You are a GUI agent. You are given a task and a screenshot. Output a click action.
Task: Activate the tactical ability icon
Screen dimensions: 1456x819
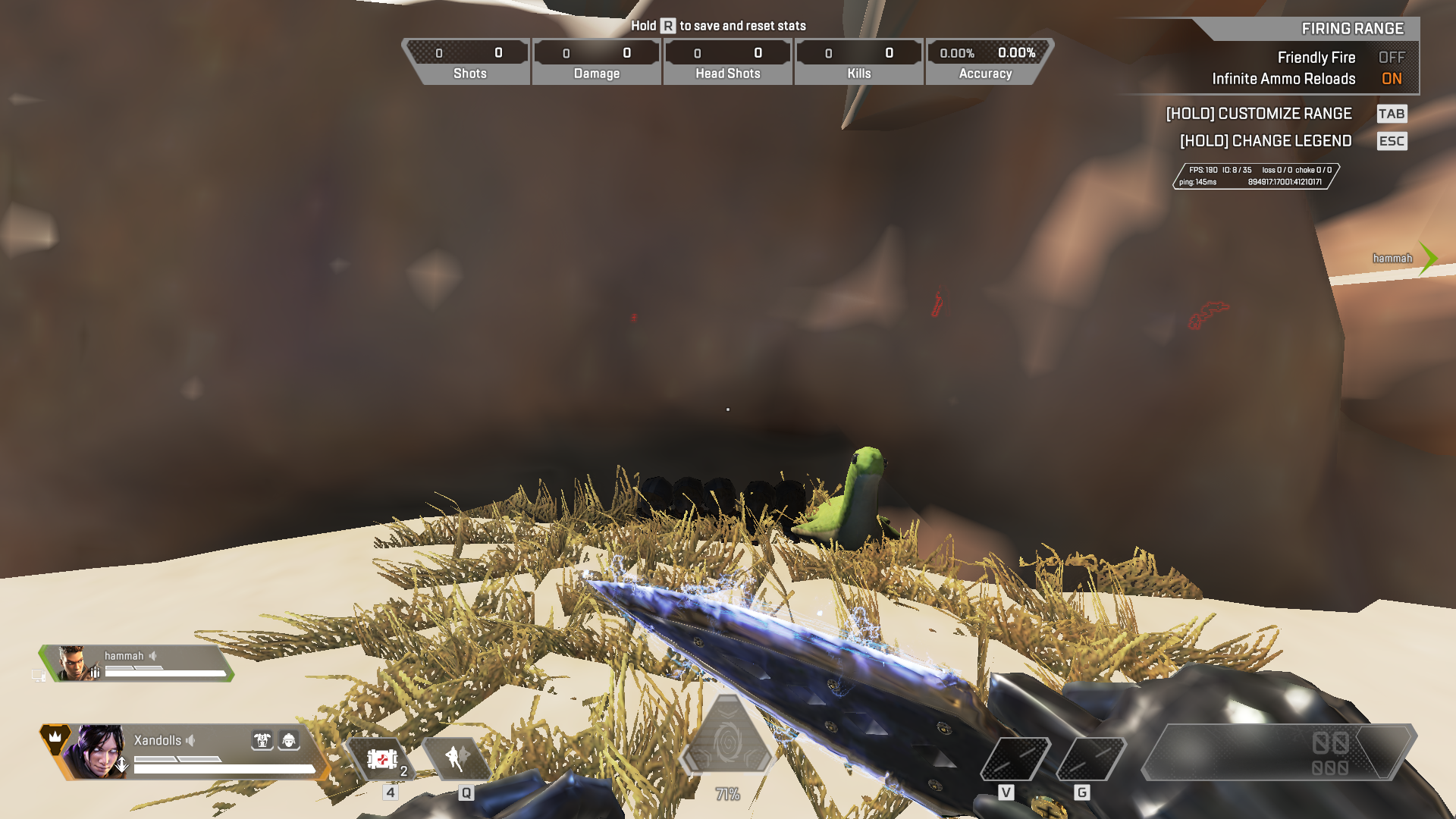tap(457, 758)
